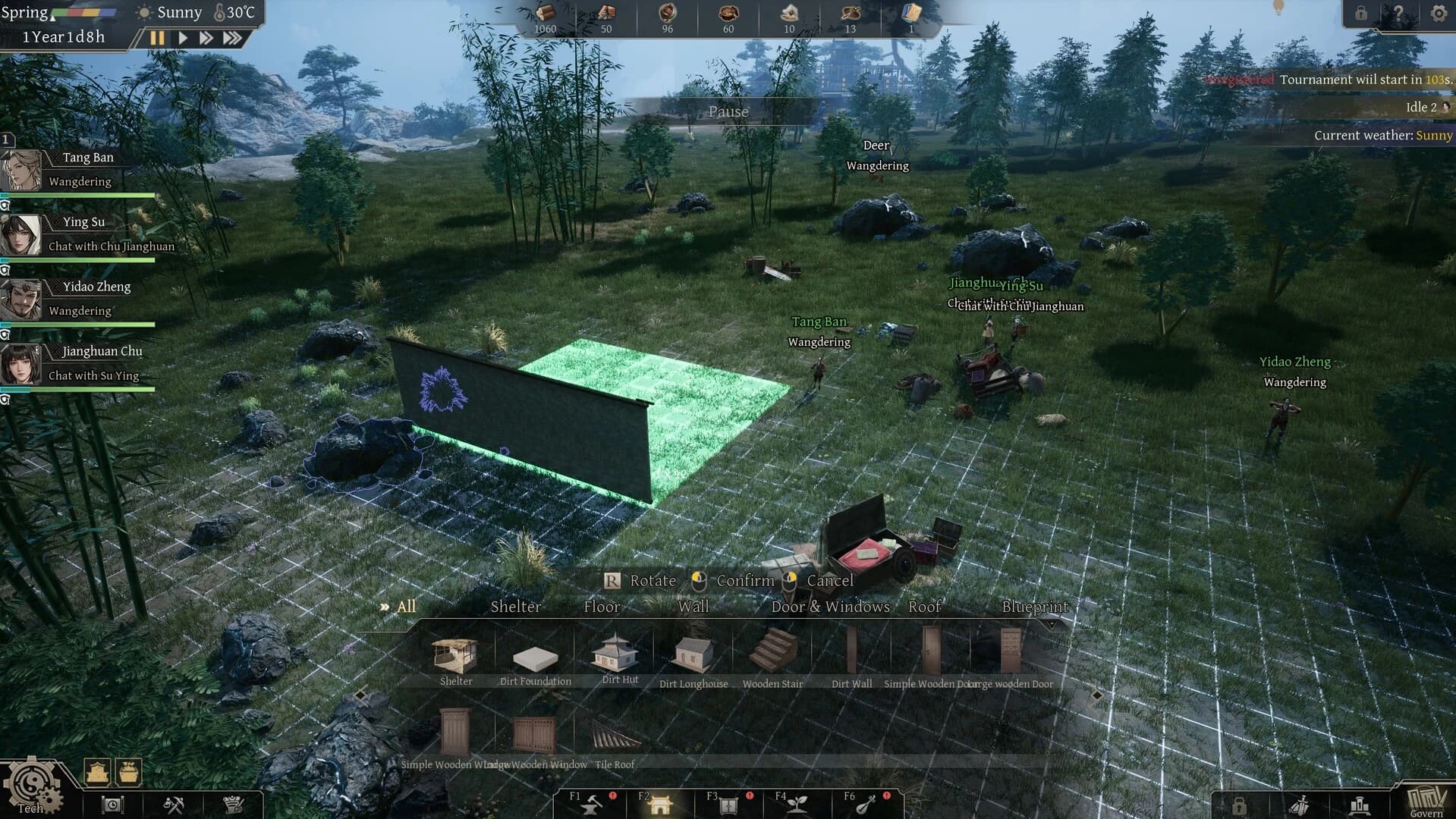The height and width of the screenshot is (819, 1456).
Task: Select the Wooden Stair build item
Action: coord(772,654)
